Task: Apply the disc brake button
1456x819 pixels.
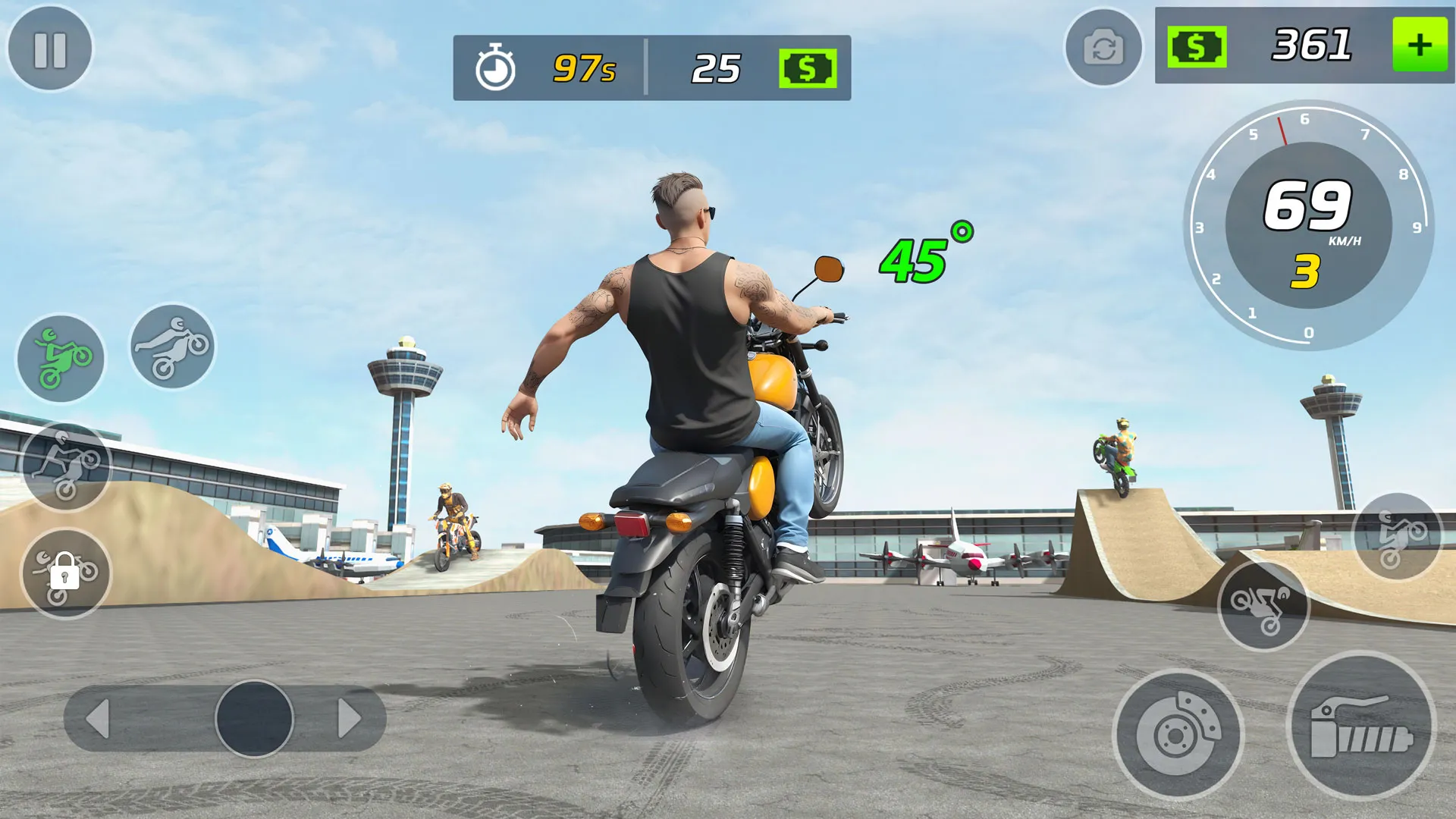Action: click(x=1178, y=734)
